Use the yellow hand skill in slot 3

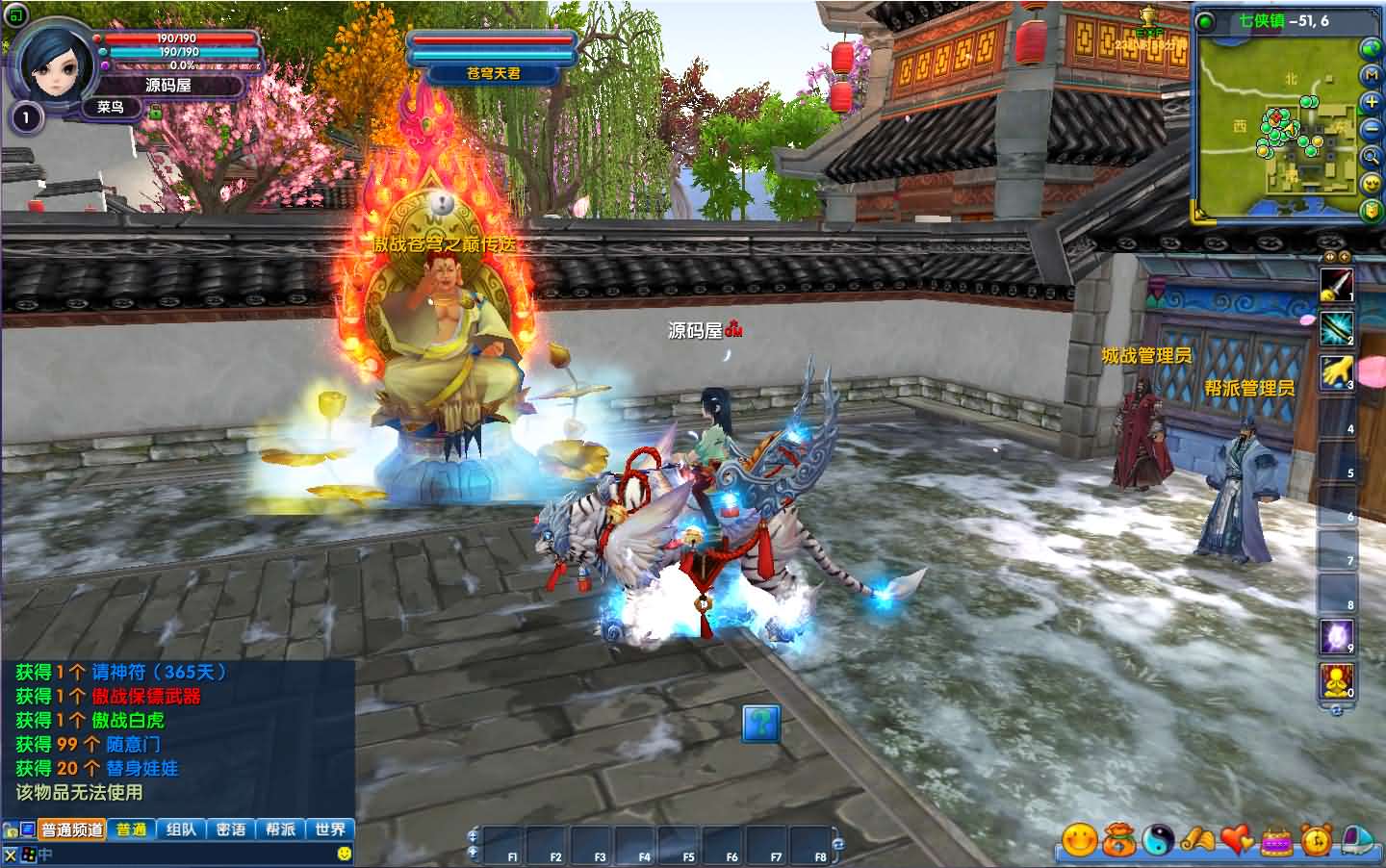coord(1336,372)
